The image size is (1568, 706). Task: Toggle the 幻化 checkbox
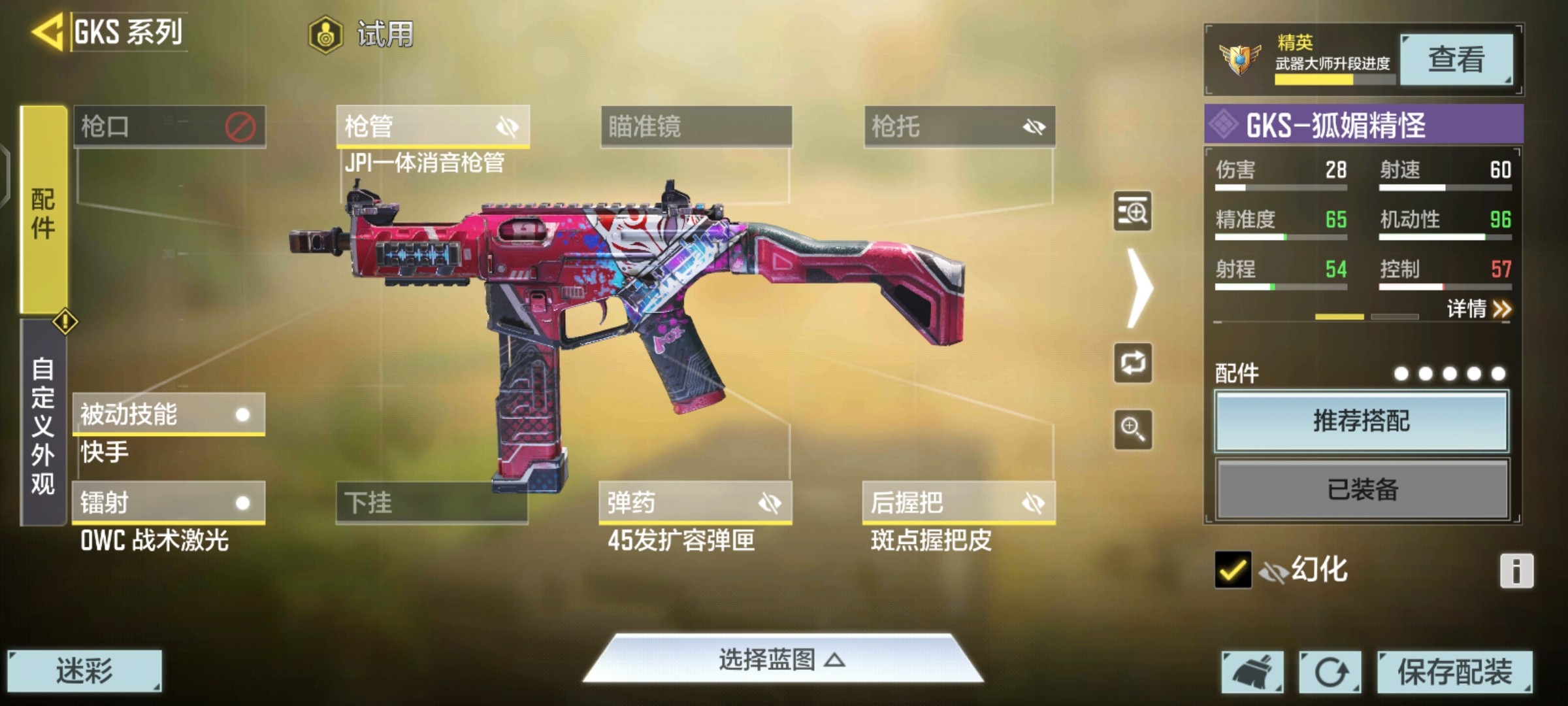pos(1233,570)
